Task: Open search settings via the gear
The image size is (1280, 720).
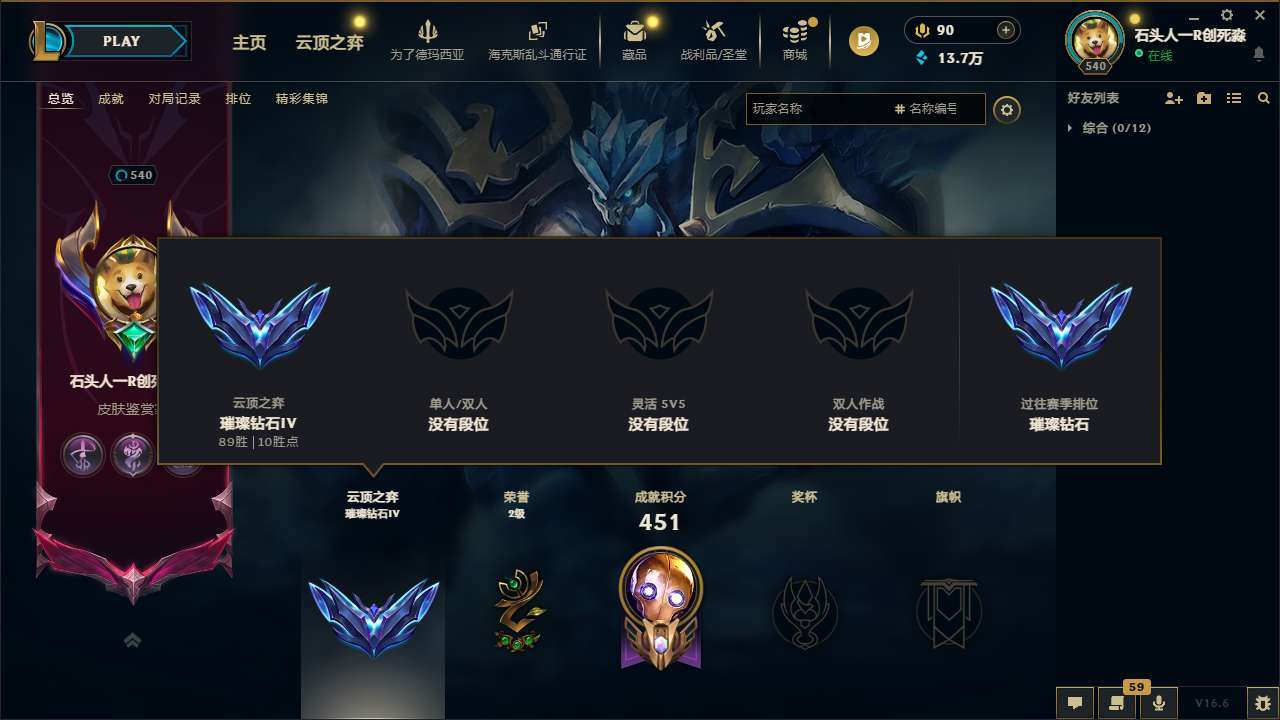Action: [x=1007, y=110]
